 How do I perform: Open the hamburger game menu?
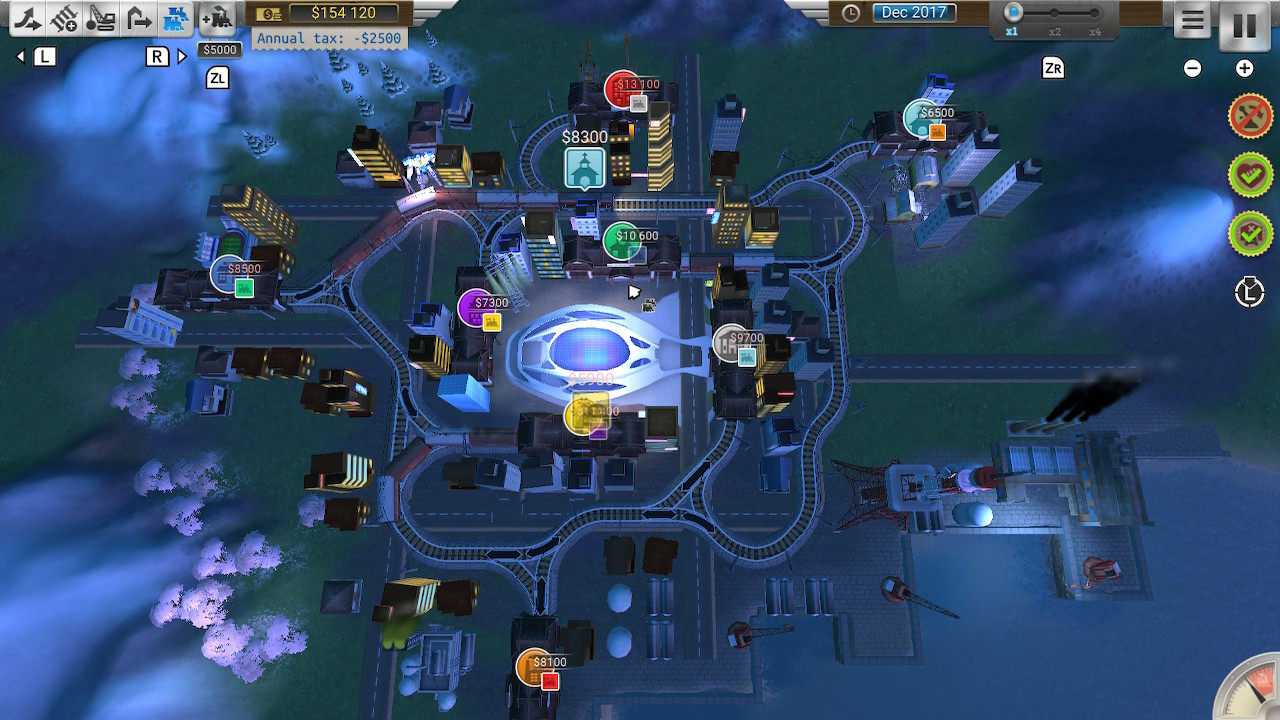[1192, 22]
